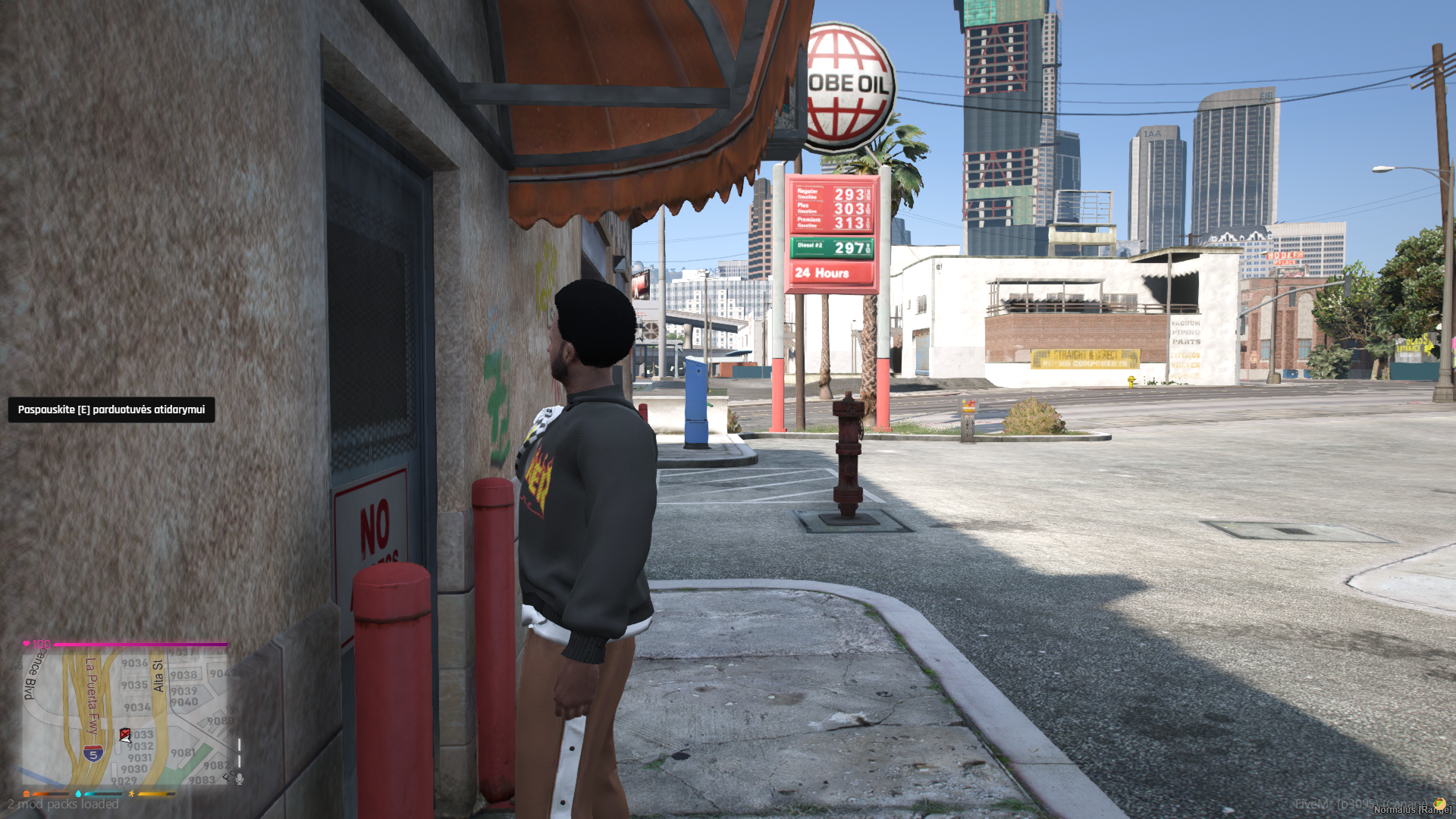This screenshot has height=819, width=1456.
Task: Toggle the microphone voice icon
Action: point(240,779)
